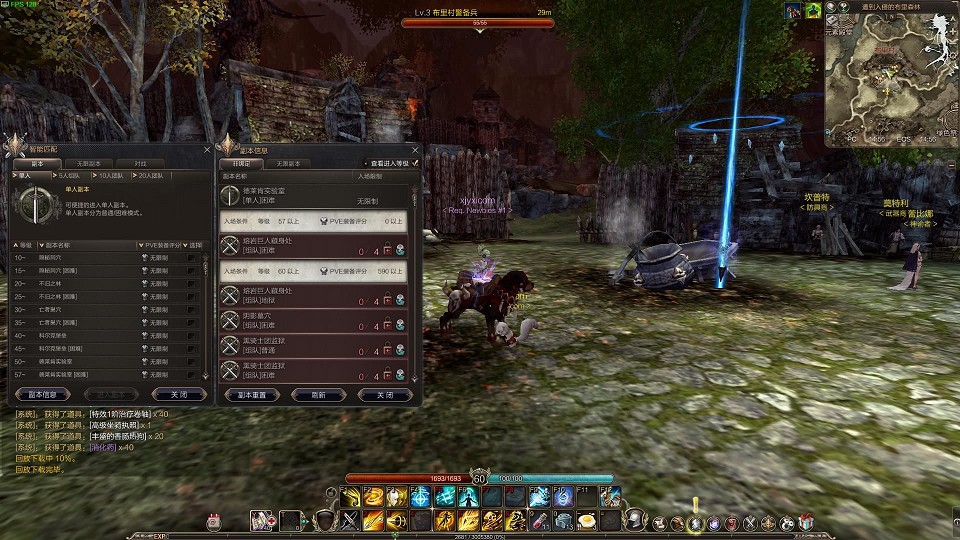Activate the crossed swords skill on hotbar
The width and height of the screenshot is (960, 540).
pos(349,520)
